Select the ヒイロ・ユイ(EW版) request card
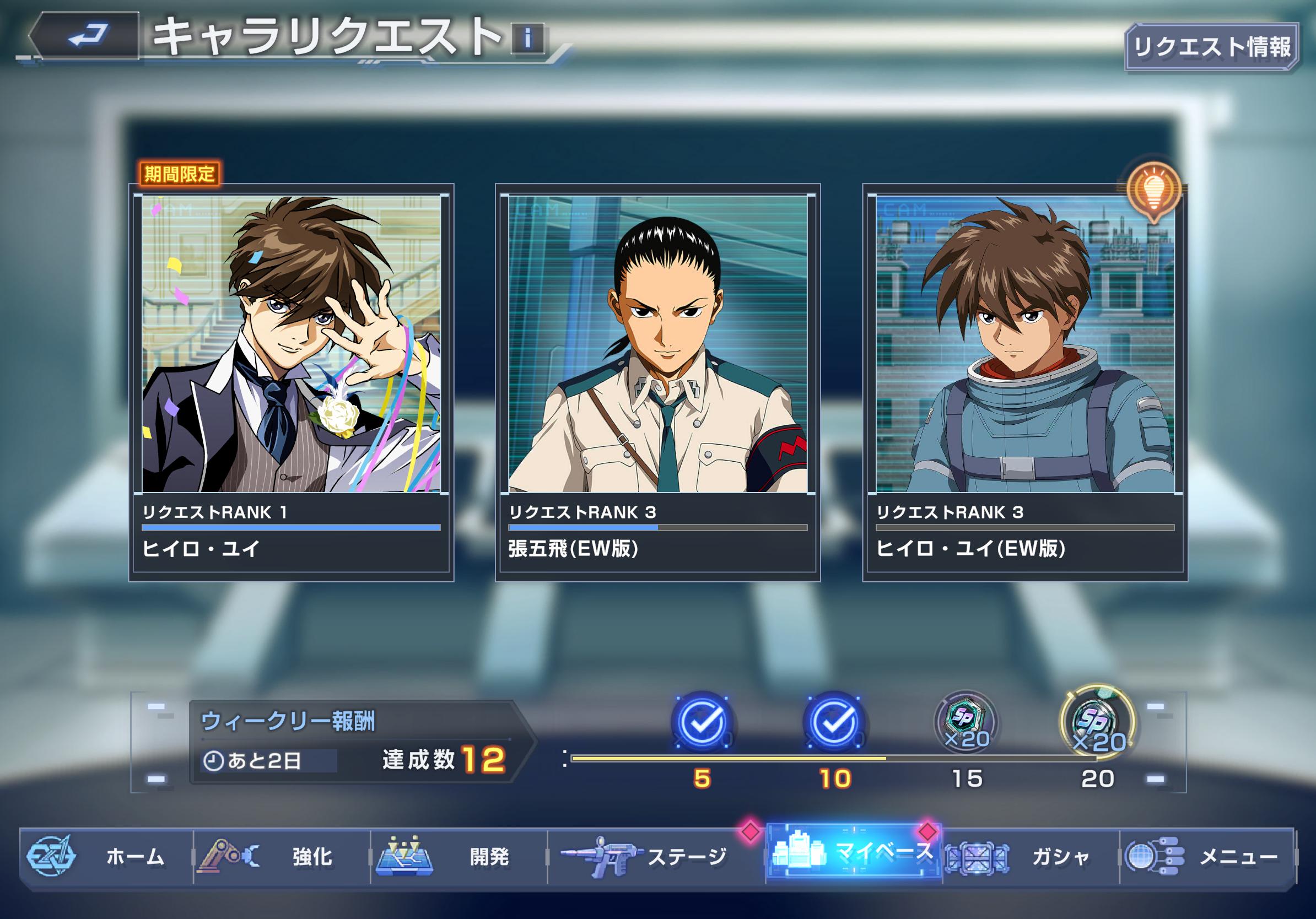The width and height of the screenshot is (1316, 919). [1025, 382]
